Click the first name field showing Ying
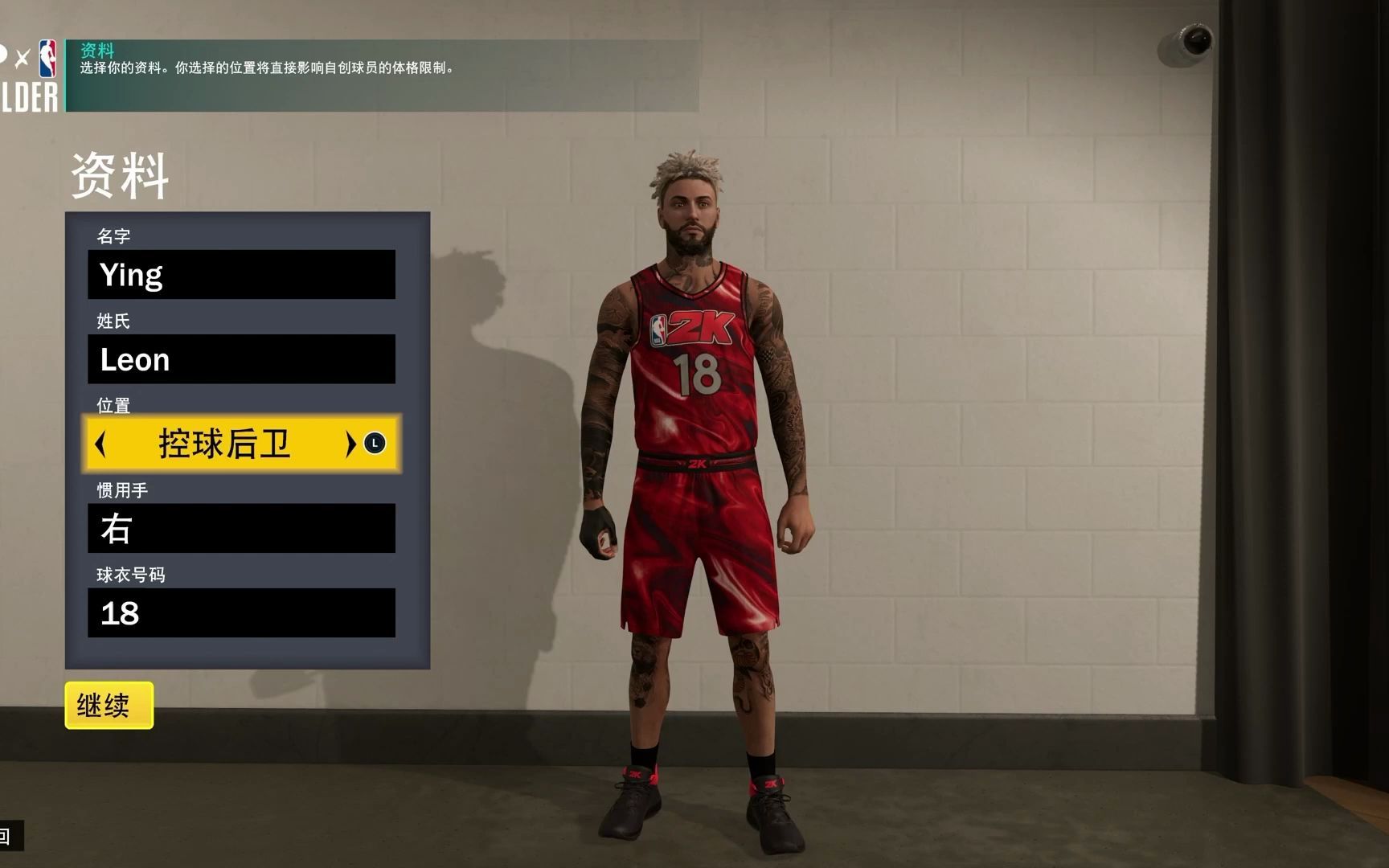The width and height of the screenshot is (1389, 868). [x=241, y=274]
